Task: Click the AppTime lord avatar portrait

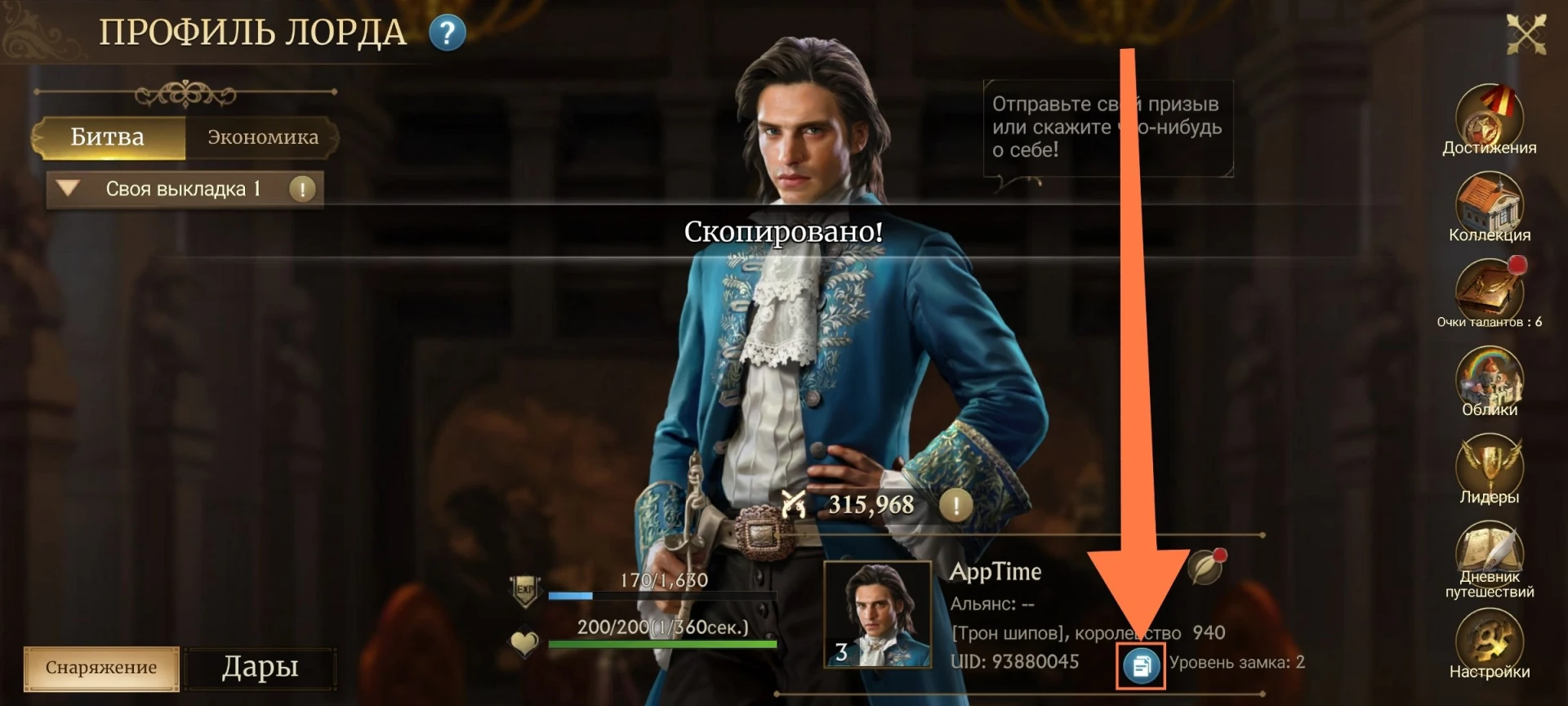Action: pyautogui.click(x=877, y=614)
